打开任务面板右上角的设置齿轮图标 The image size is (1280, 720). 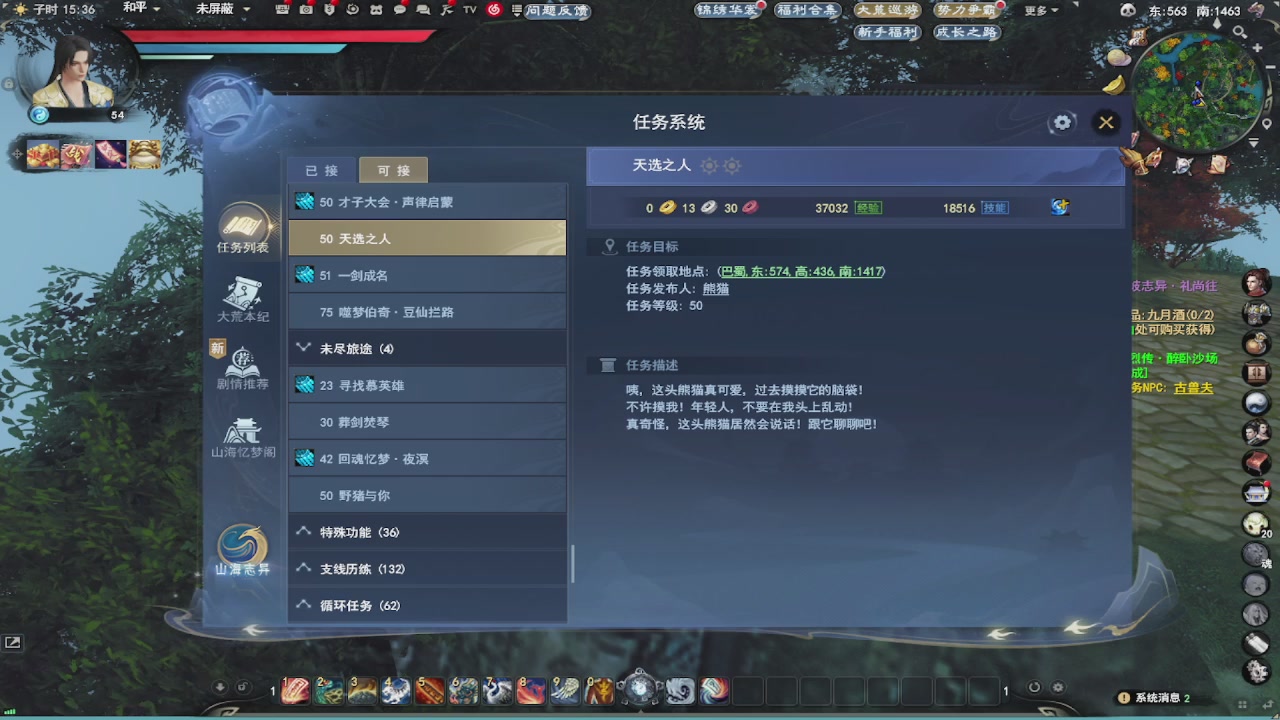(1062, 122)
